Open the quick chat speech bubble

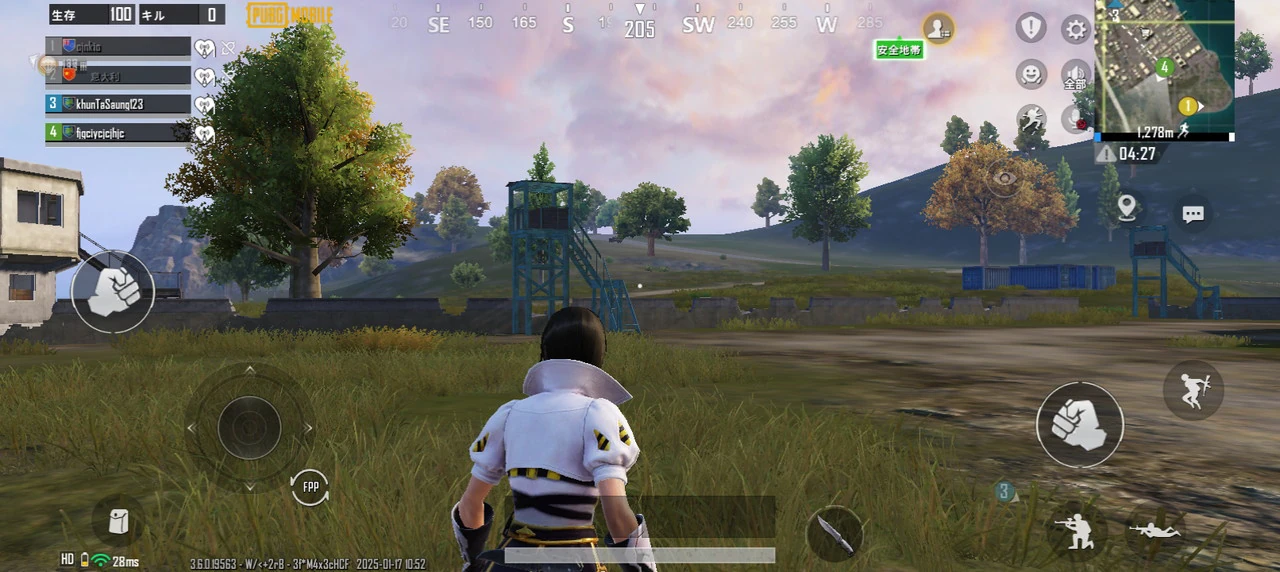pyautogui.click(x=1192, y=213)
